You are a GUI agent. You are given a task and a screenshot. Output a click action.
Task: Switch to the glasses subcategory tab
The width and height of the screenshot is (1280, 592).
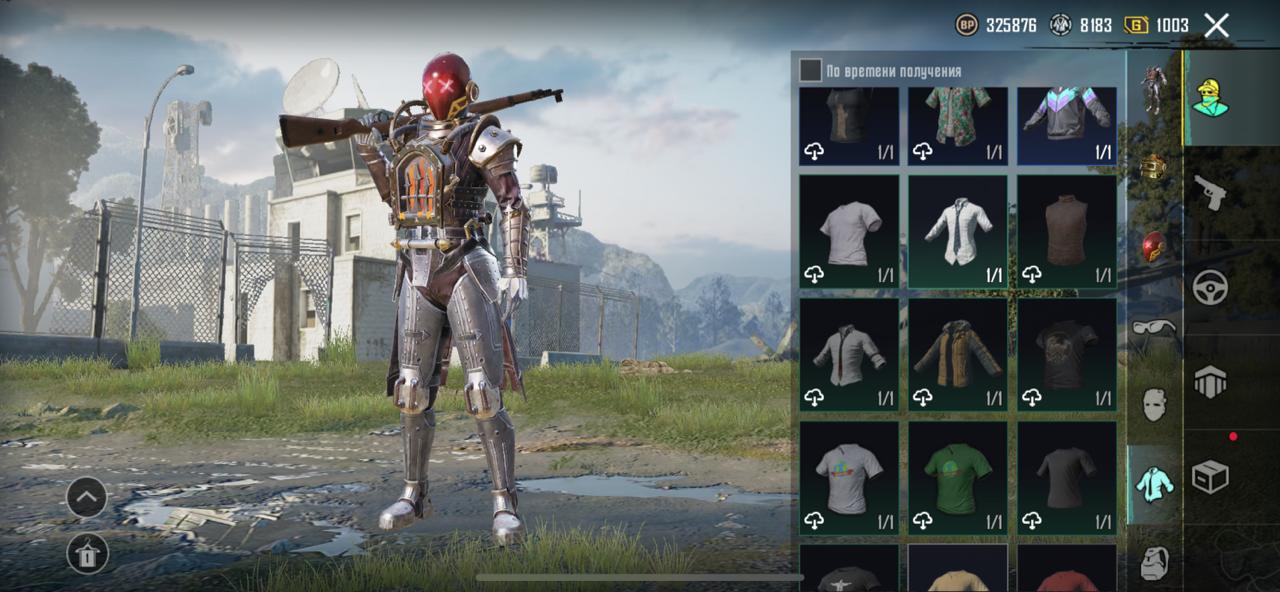(1154, 327)
